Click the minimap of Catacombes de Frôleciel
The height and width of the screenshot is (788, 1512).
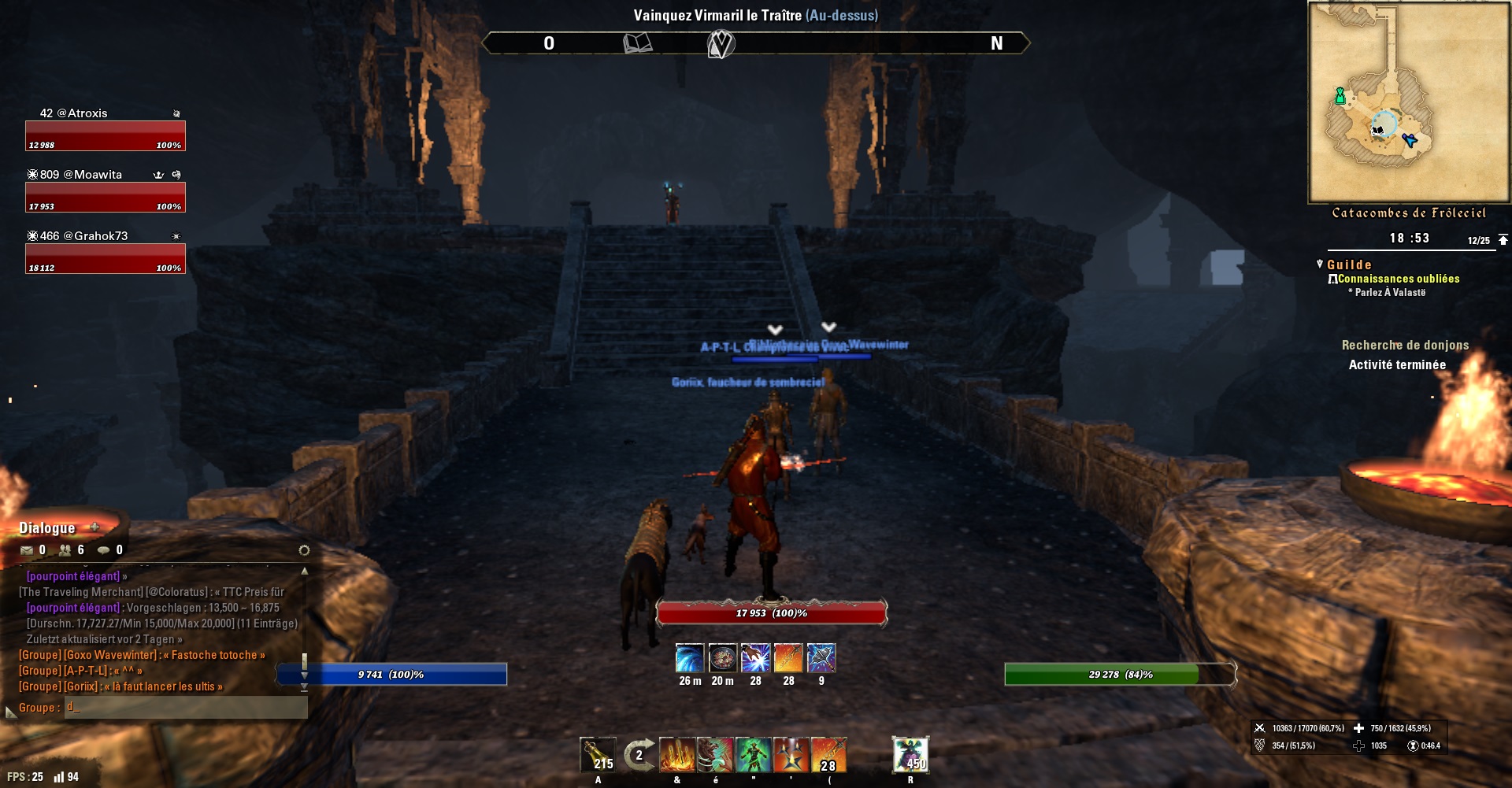tap(1408, 102)
